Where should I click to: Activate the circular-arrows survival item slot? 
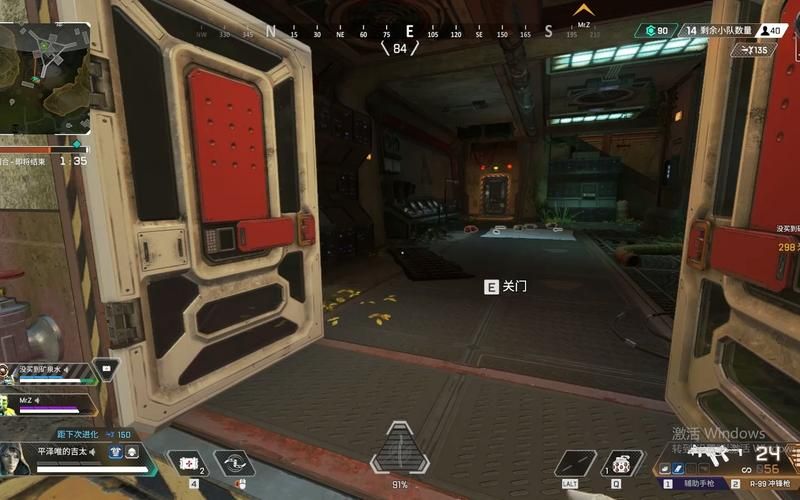(x=233, y=462)
